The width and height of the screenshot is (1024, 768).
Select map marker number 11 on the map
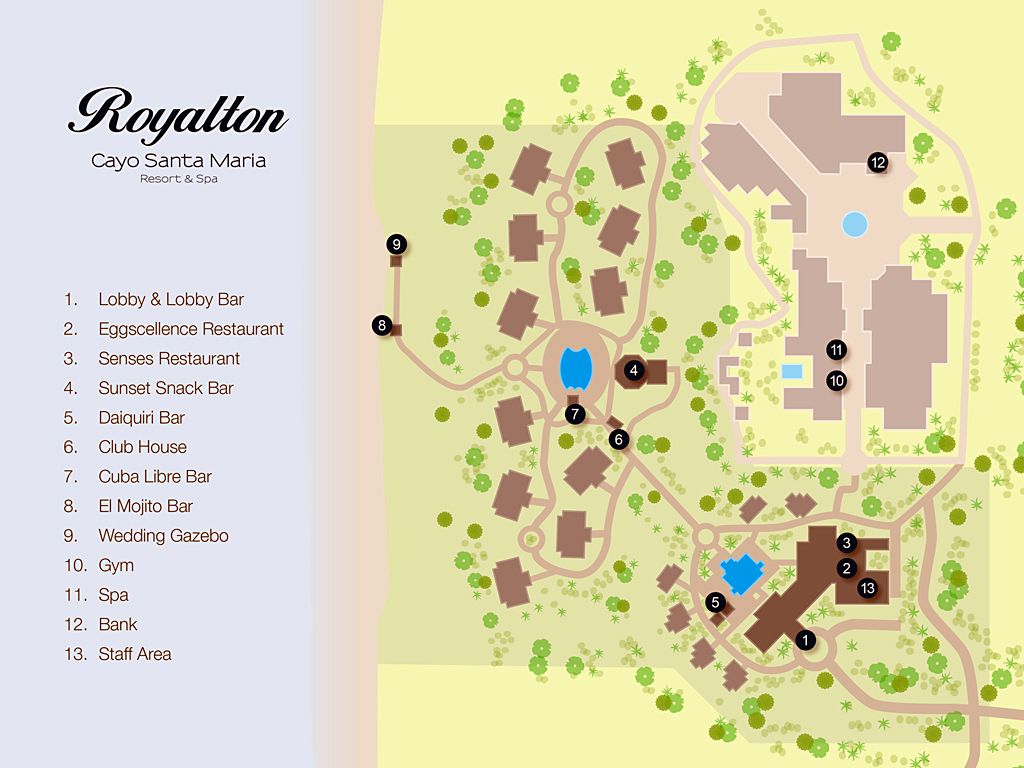click(837, 350)
